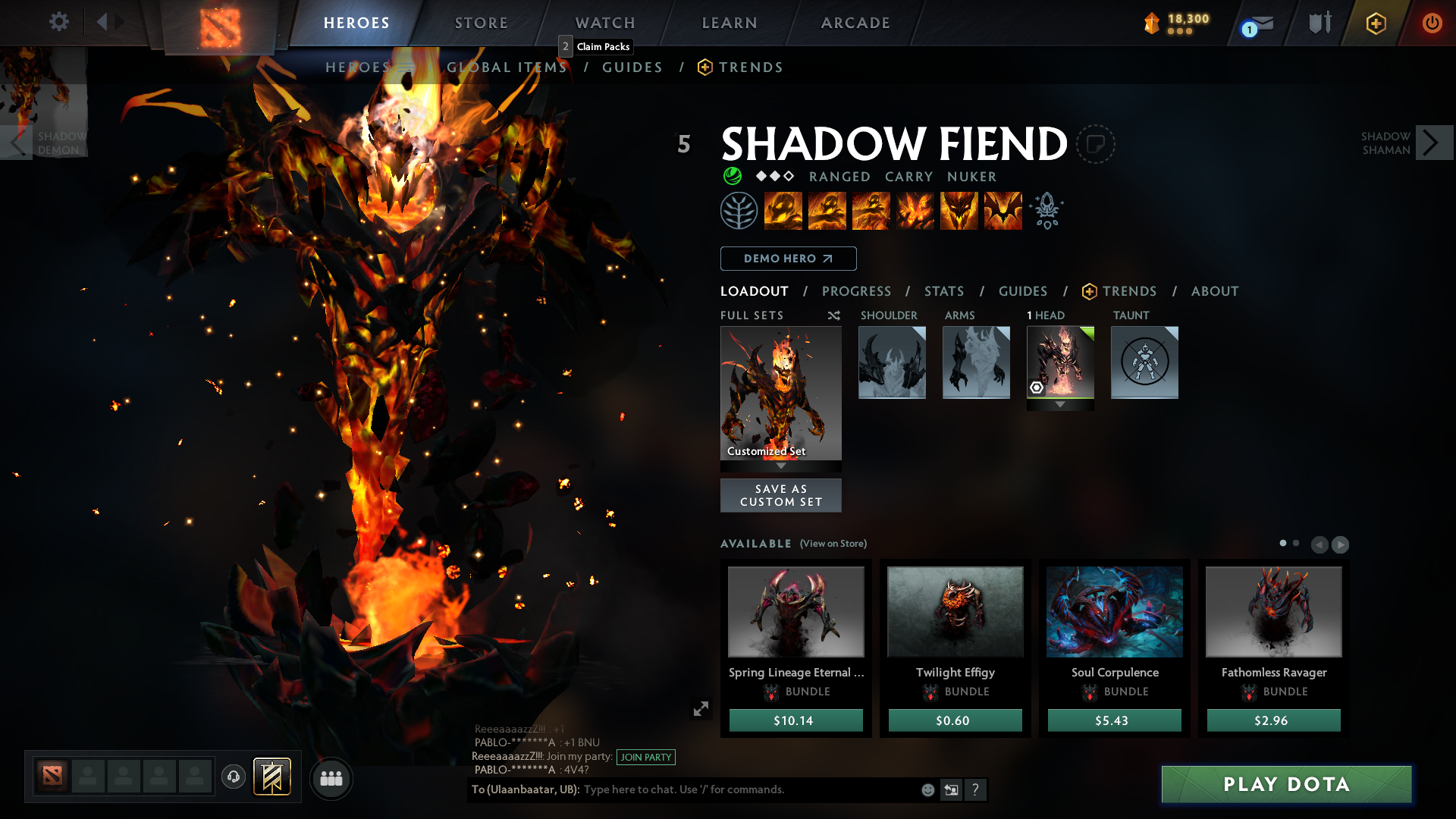Expand the Head slot dropdown arrow
1456x819 pixels.
coord(1060,405)
